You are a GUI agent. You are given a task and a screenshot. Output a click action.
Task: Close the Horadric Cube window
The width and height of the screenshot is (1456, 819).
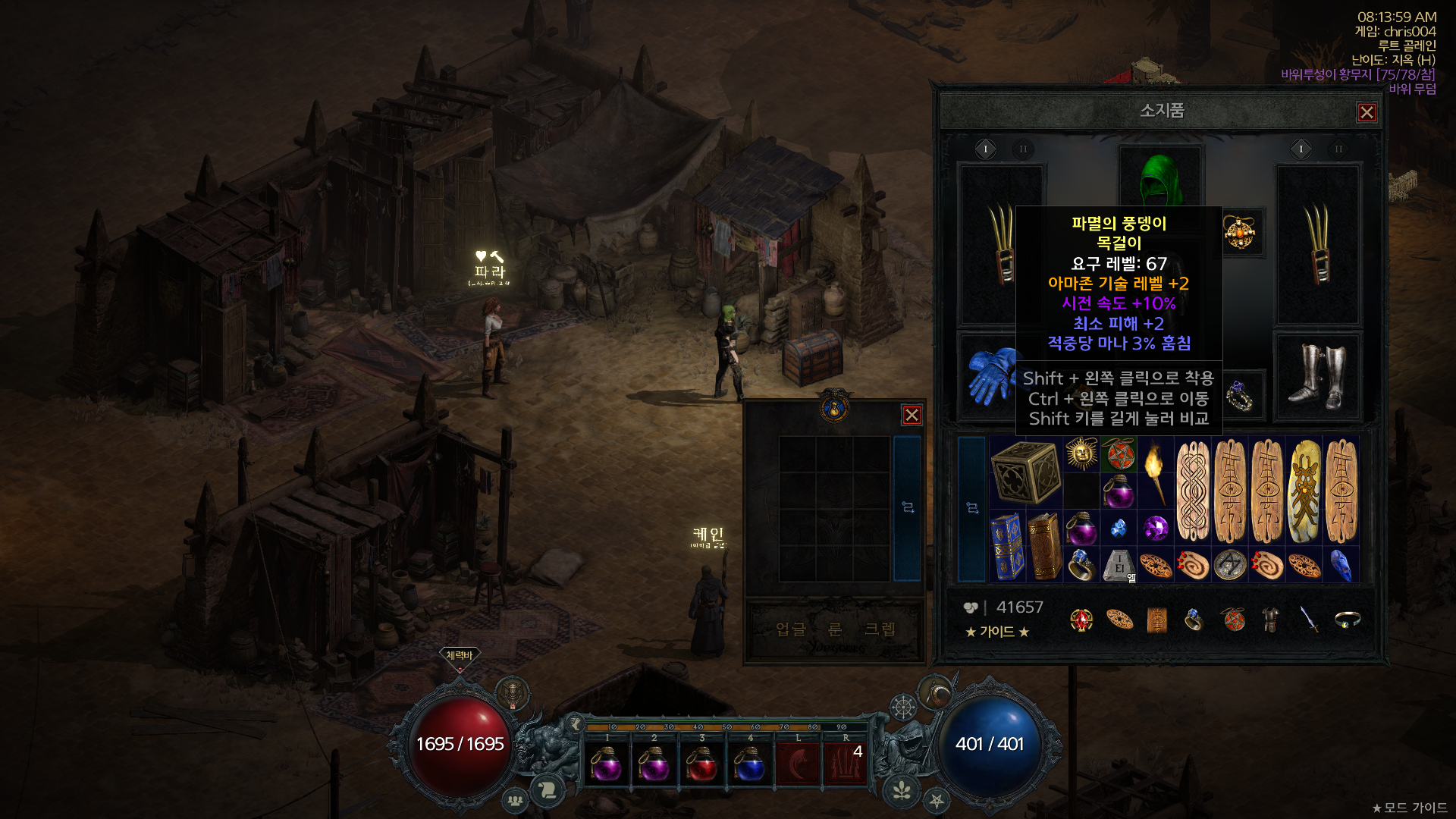(912, 415)
